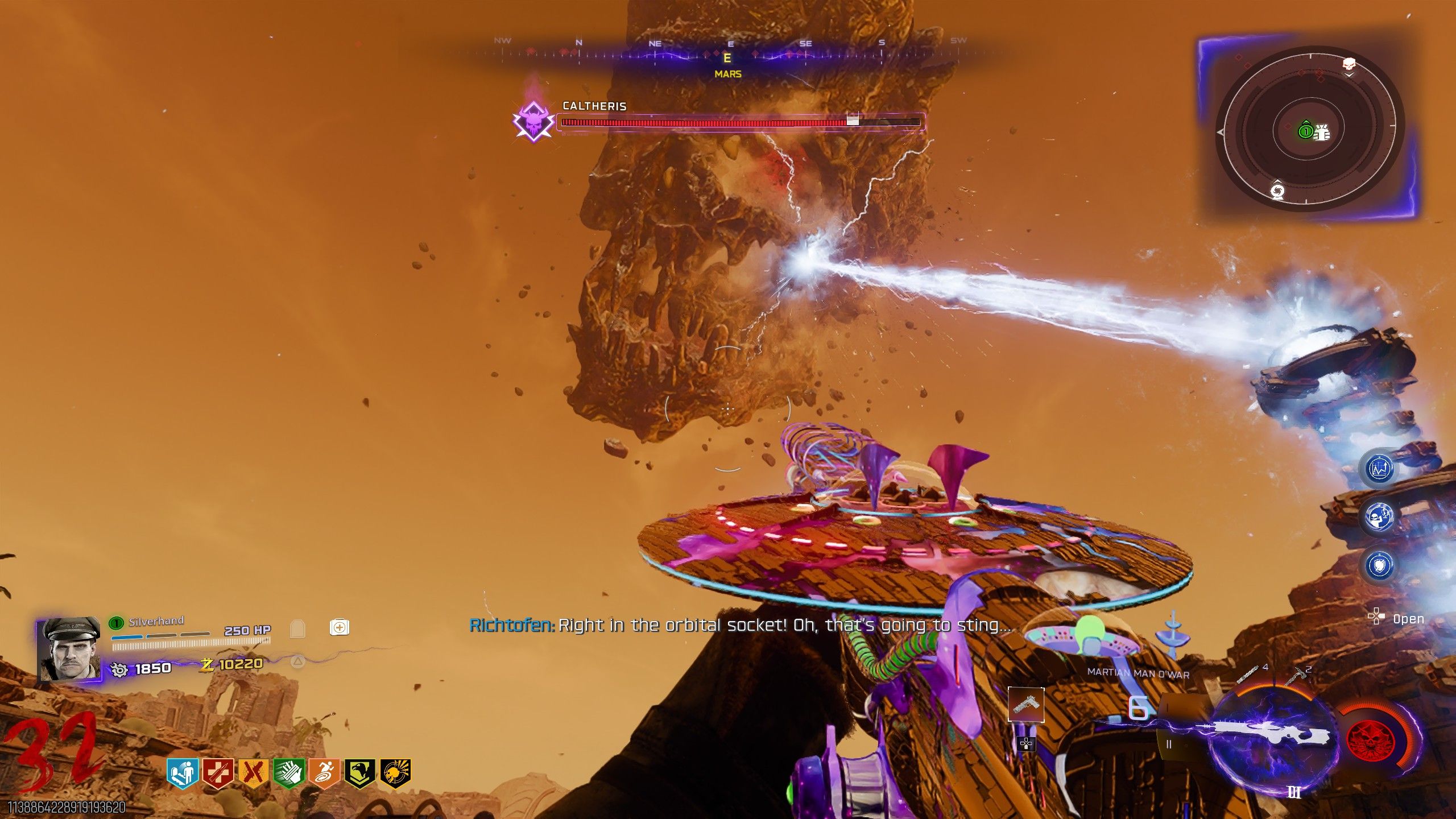1456x819 pixels.
Task: Select the skull marker on the minimap
Action: tap(1349, 64)
